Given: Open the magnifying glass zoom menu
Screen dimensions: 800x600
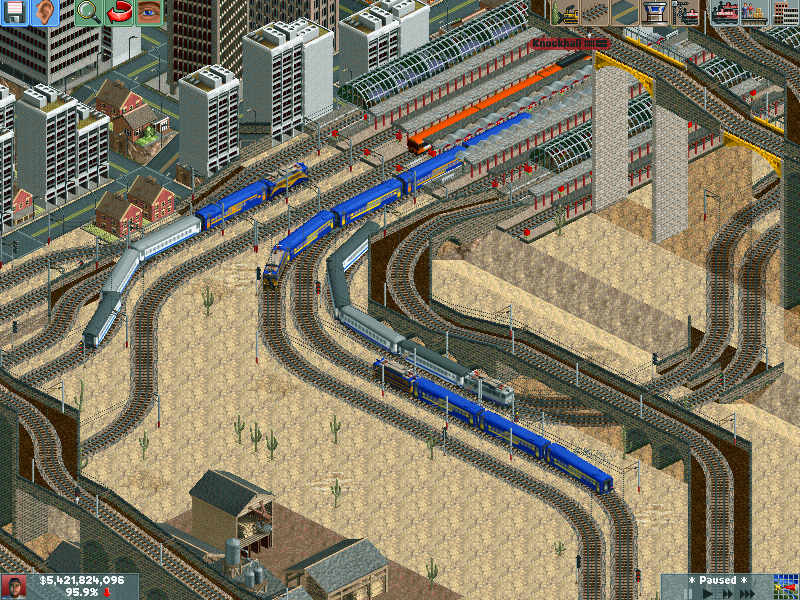Looking at the screenshot, I should (x=88, y=13).
